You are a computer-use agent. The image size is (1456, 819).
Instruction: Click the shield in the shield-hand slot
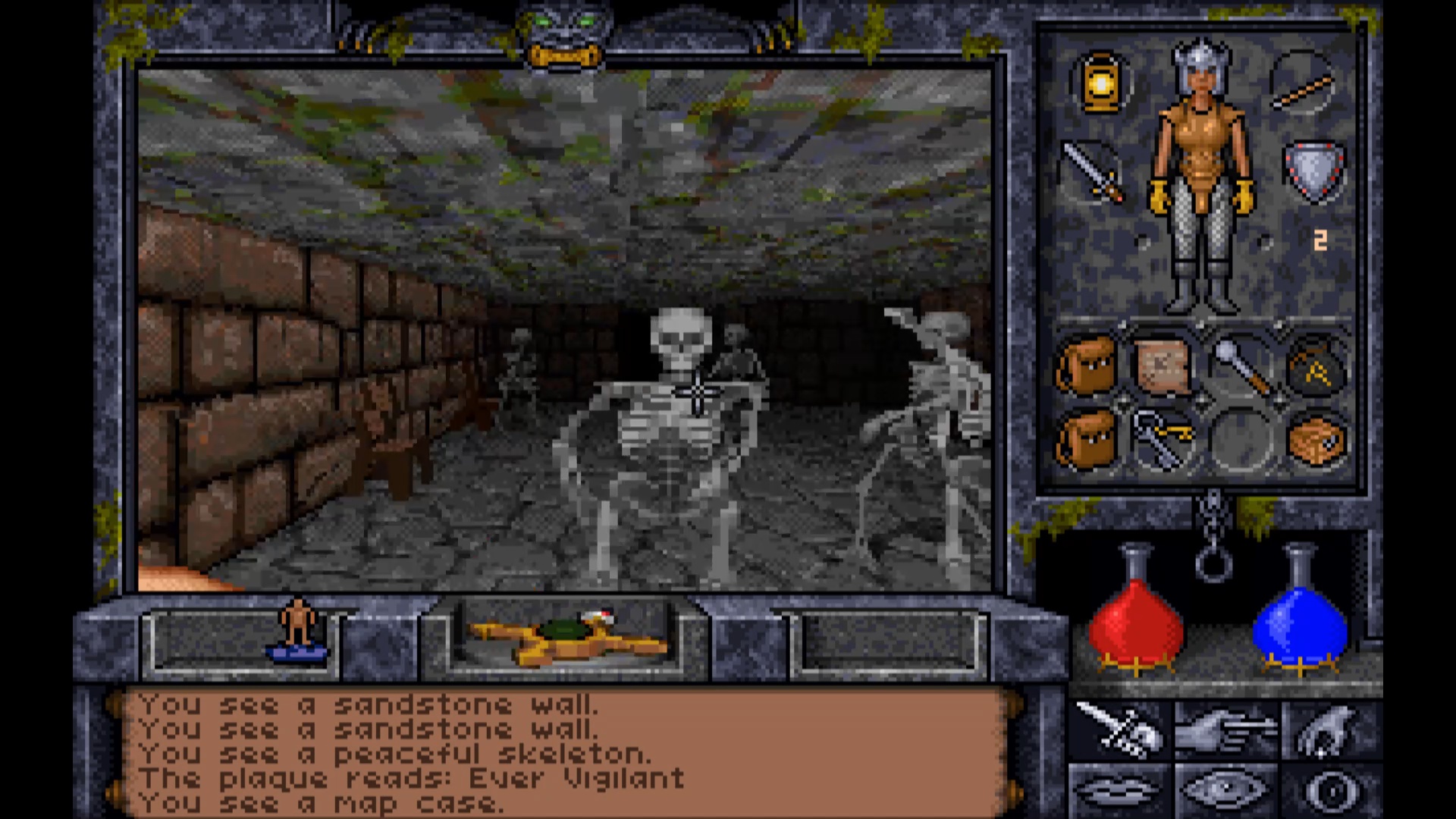pyautogui.click(x=1313, y=170)
